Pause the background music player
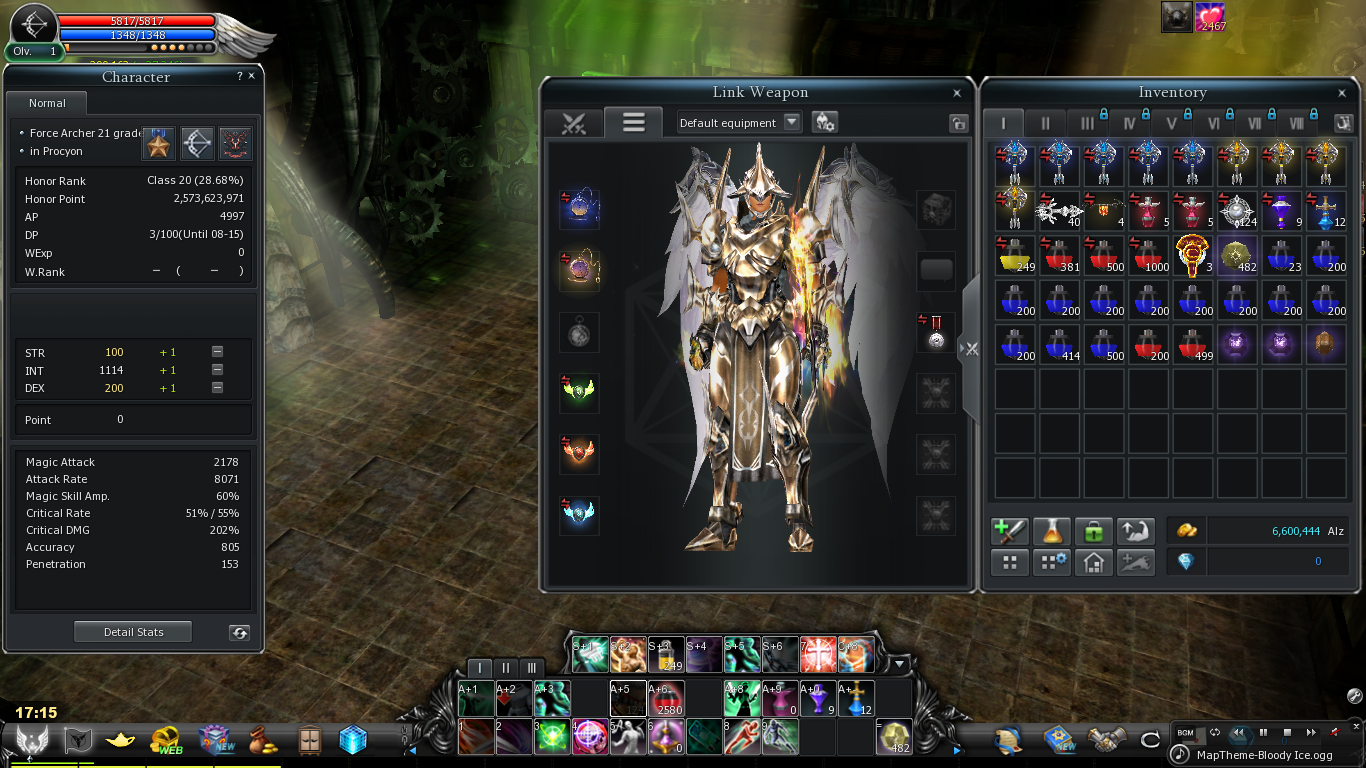Viewport: 1366px width, 768px height. pyautogui.click(x=1263, y=733)
